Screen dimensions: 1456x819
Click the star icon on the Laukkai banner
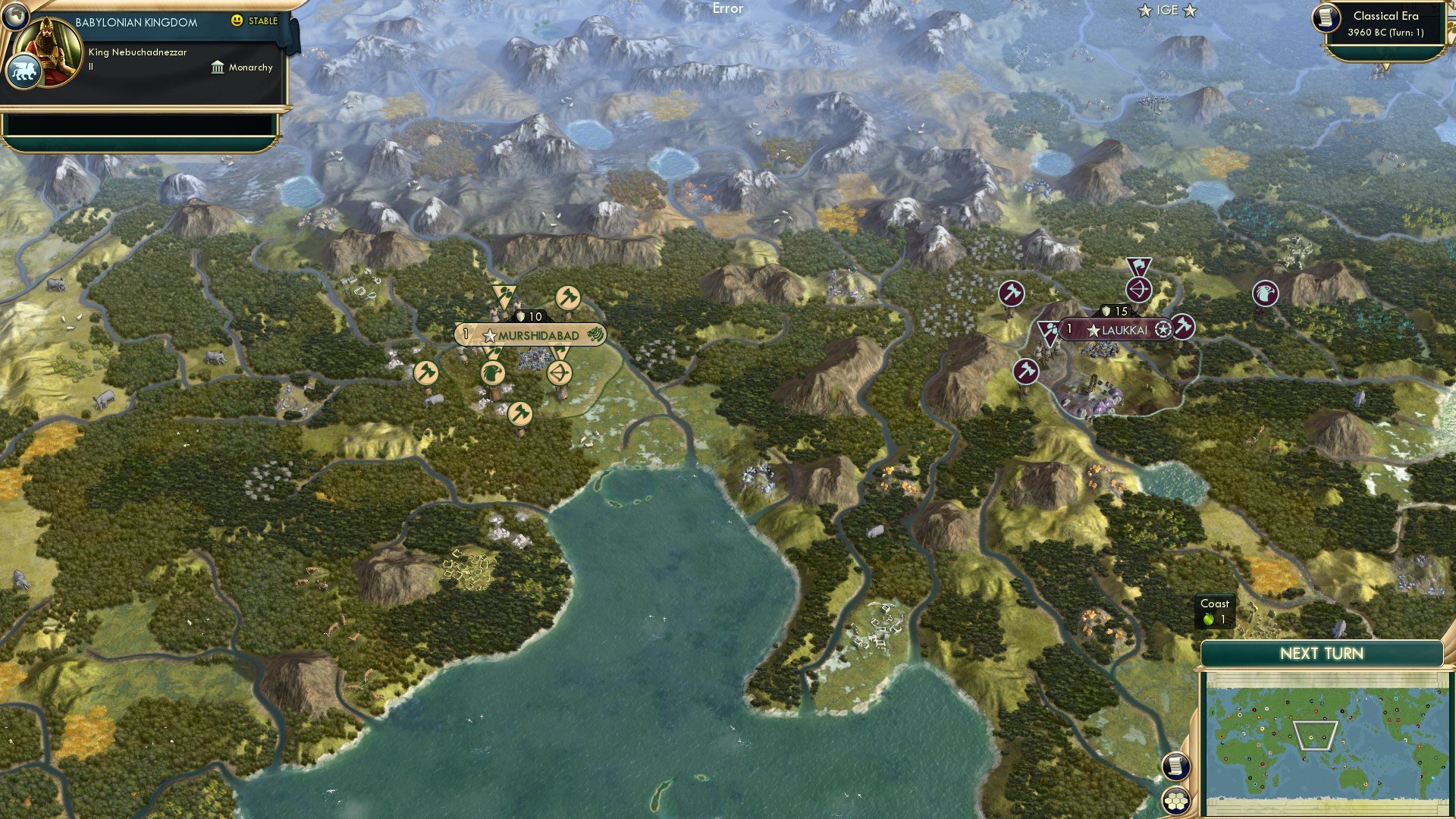pyautogui.click(x=1092, y=330)
